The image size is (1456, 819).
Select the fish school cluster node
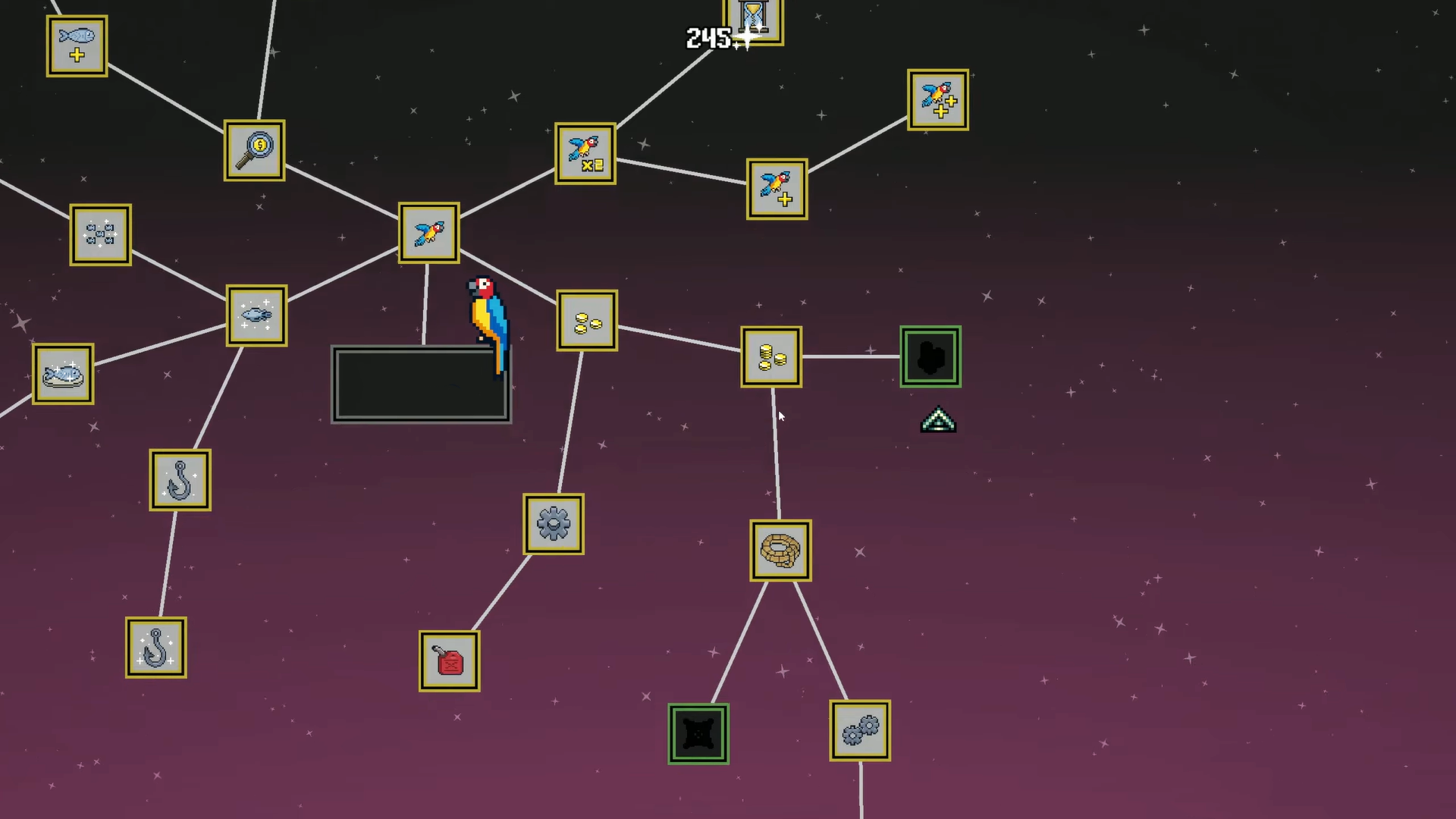coord(100,234)
